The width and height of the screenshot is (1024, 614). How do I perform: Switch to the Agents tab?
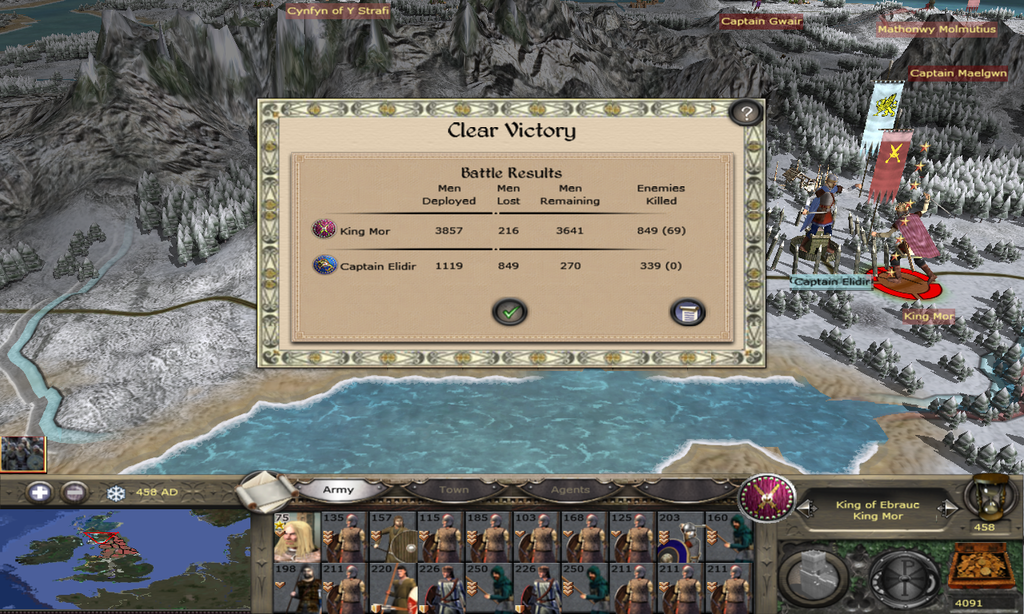tap(570, 490)
